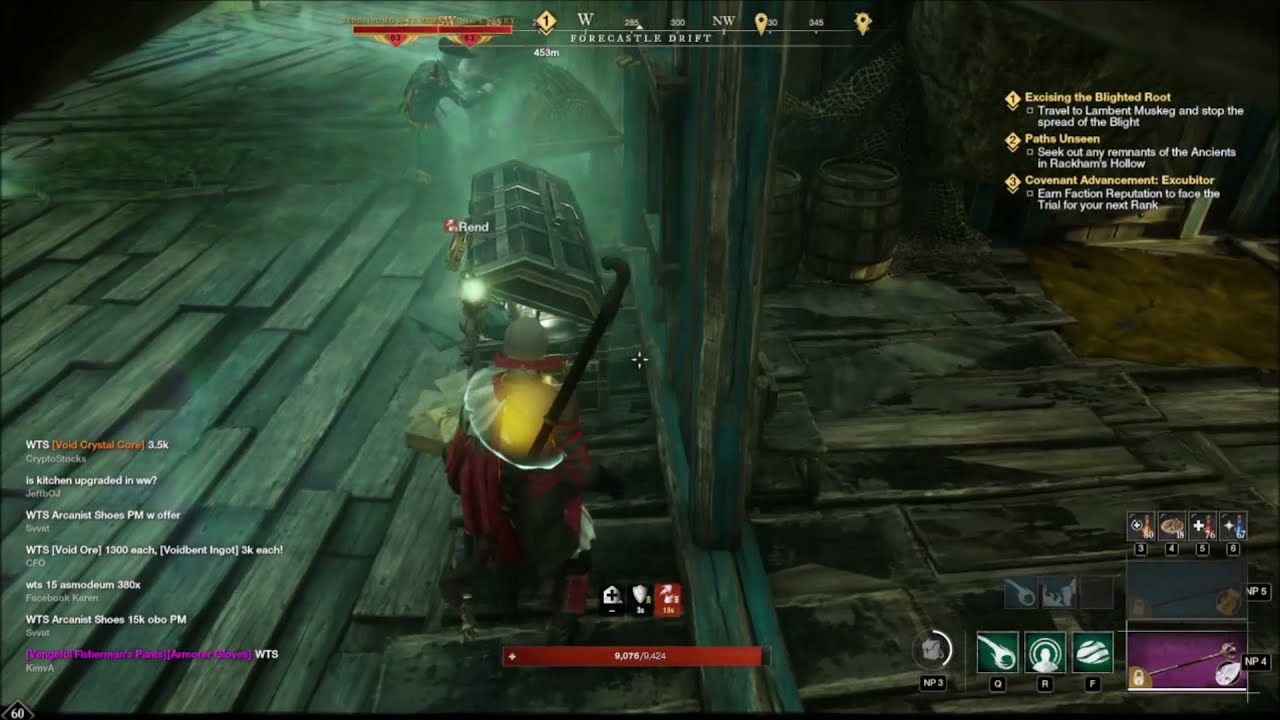
Task: Select the quest 1 marker on compass
Action: point(546,20)
